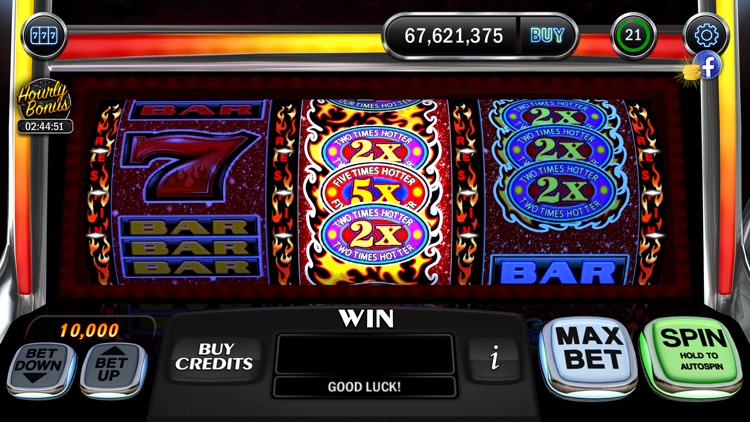Open the 777 slots lobby icon

(43, 37)
